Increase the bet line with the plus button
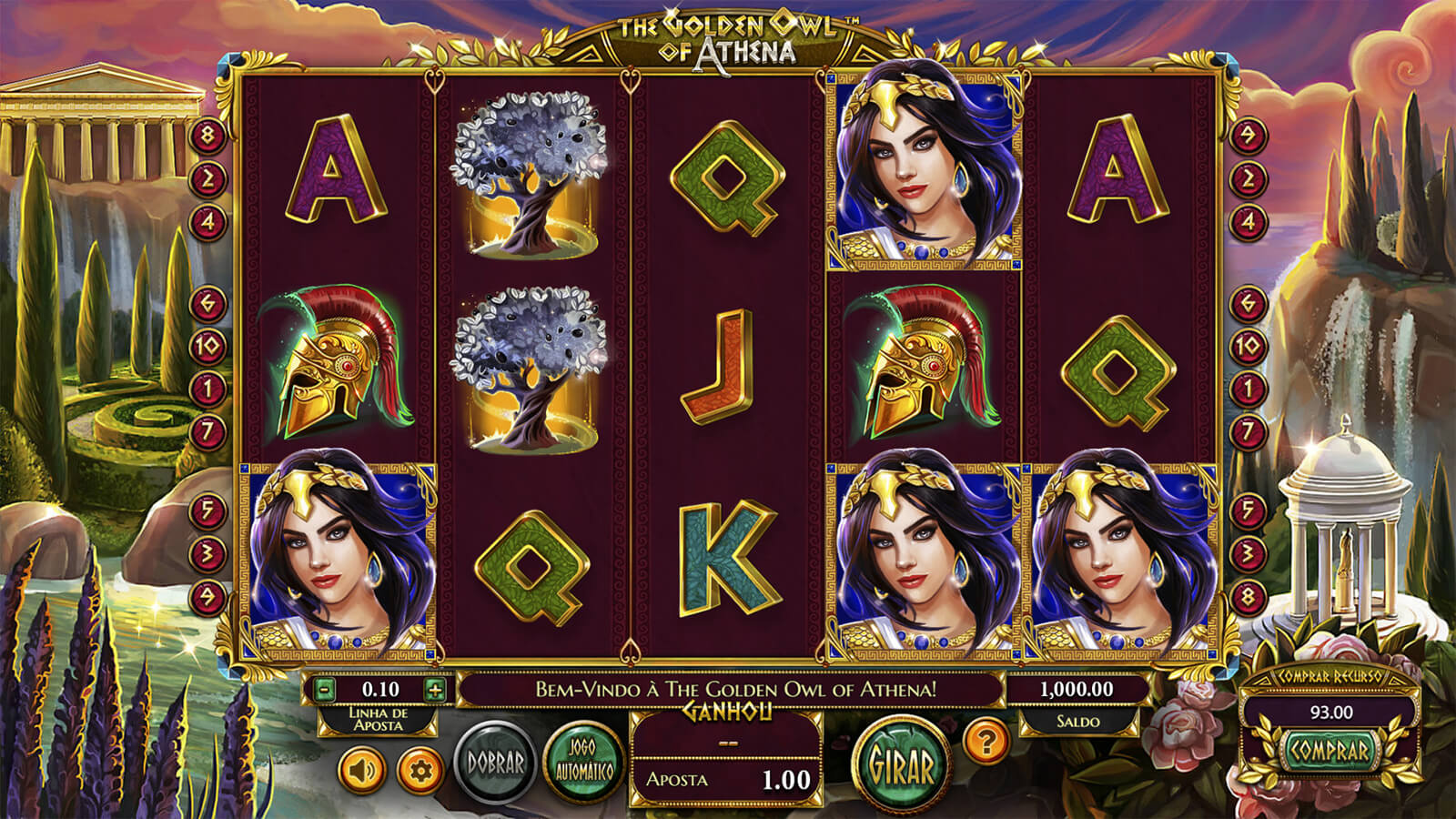Screen dimensions: 1456x819 tap(435, 689)
